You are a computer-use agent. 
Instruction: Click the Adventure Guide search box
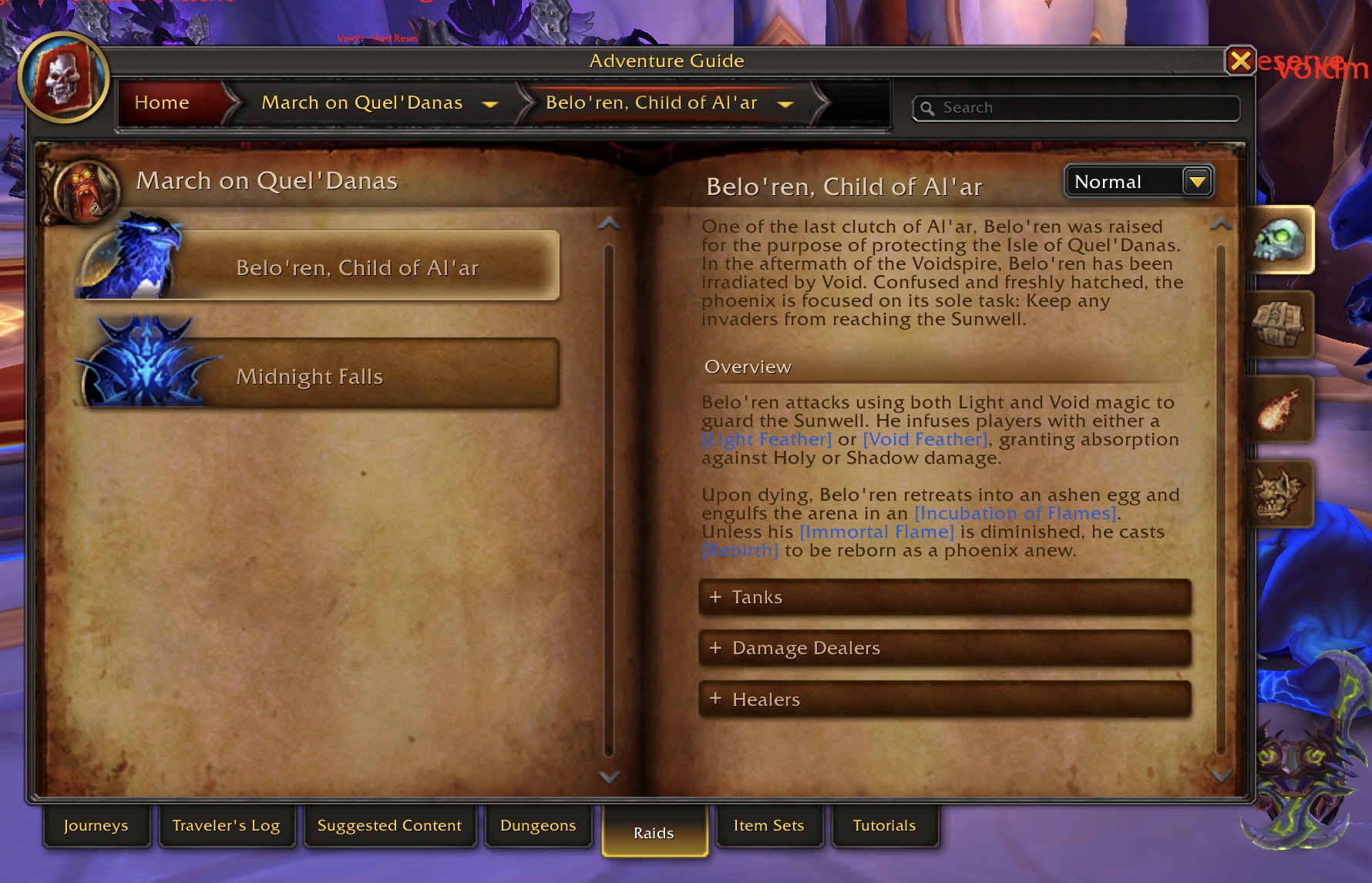[x=1079, y=108]
